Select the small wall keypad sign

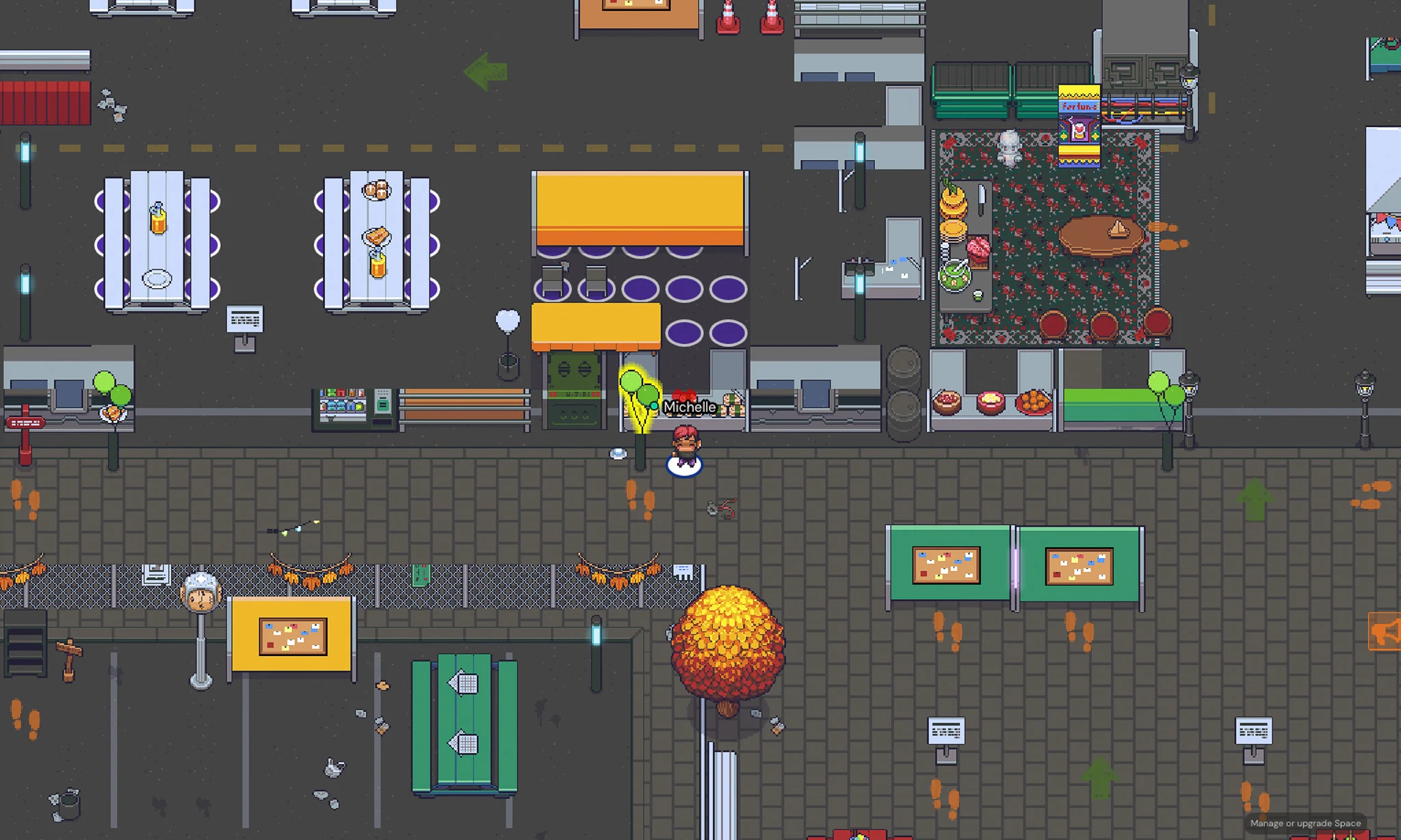point(245,318)
